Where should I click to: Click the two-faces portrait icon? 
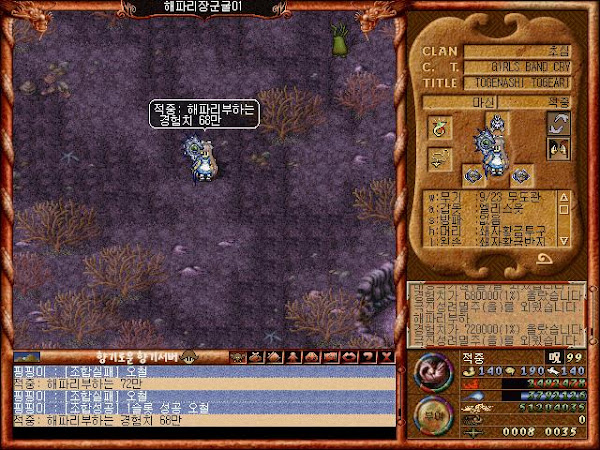[558, 150]
